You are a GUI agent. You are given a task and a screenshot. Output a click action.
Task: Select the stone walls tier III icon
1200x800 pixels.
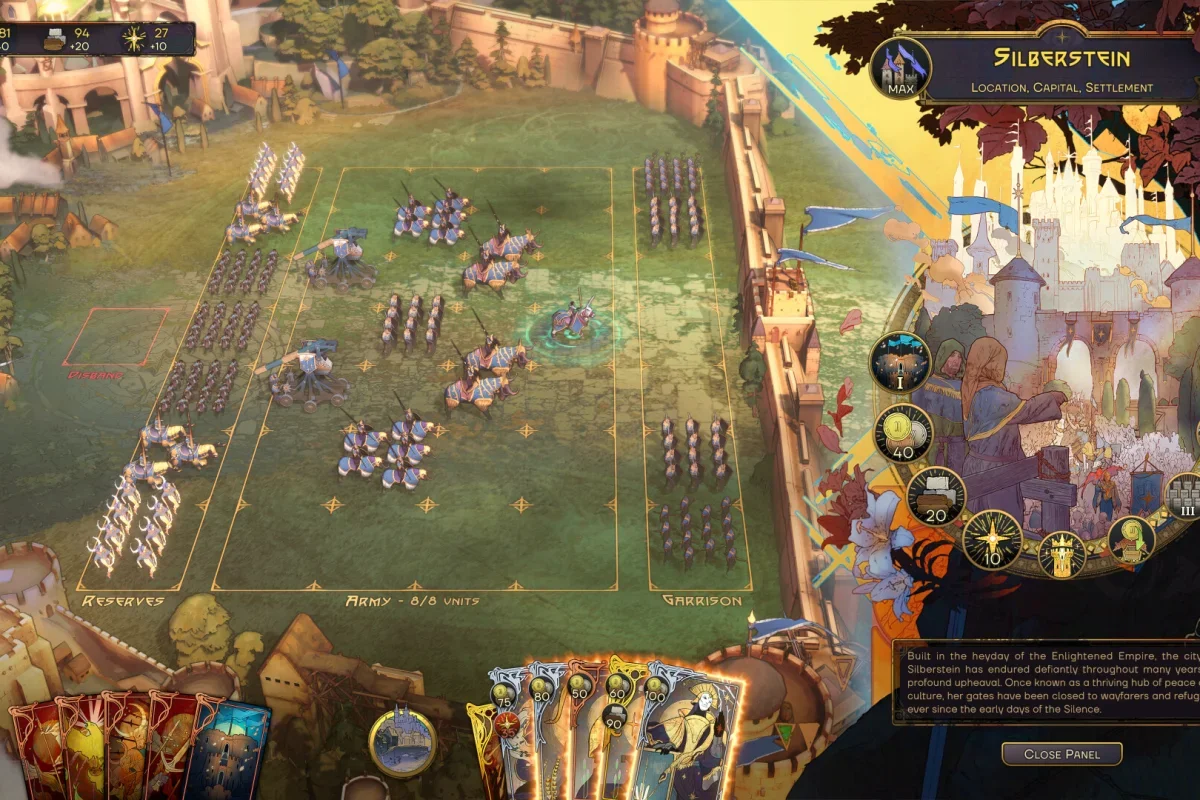click(1186, 497)
